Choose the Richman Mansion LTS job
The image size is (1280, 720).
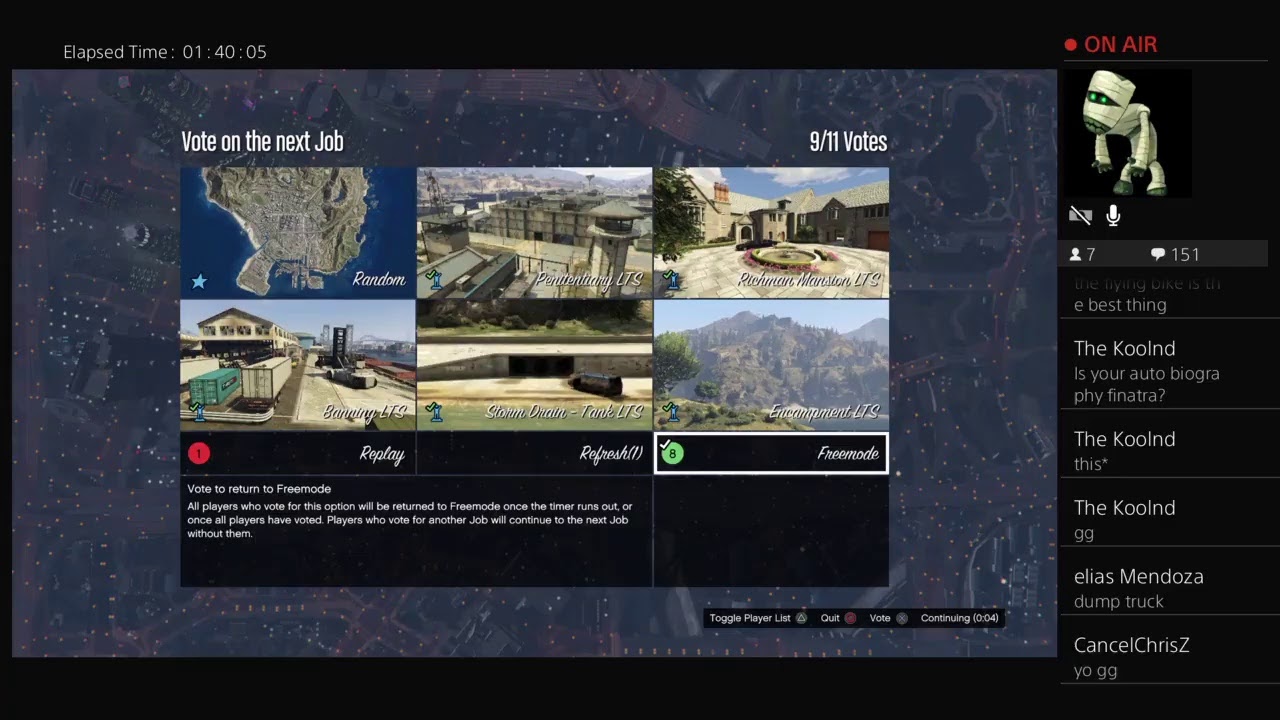(x=771, y=232)
